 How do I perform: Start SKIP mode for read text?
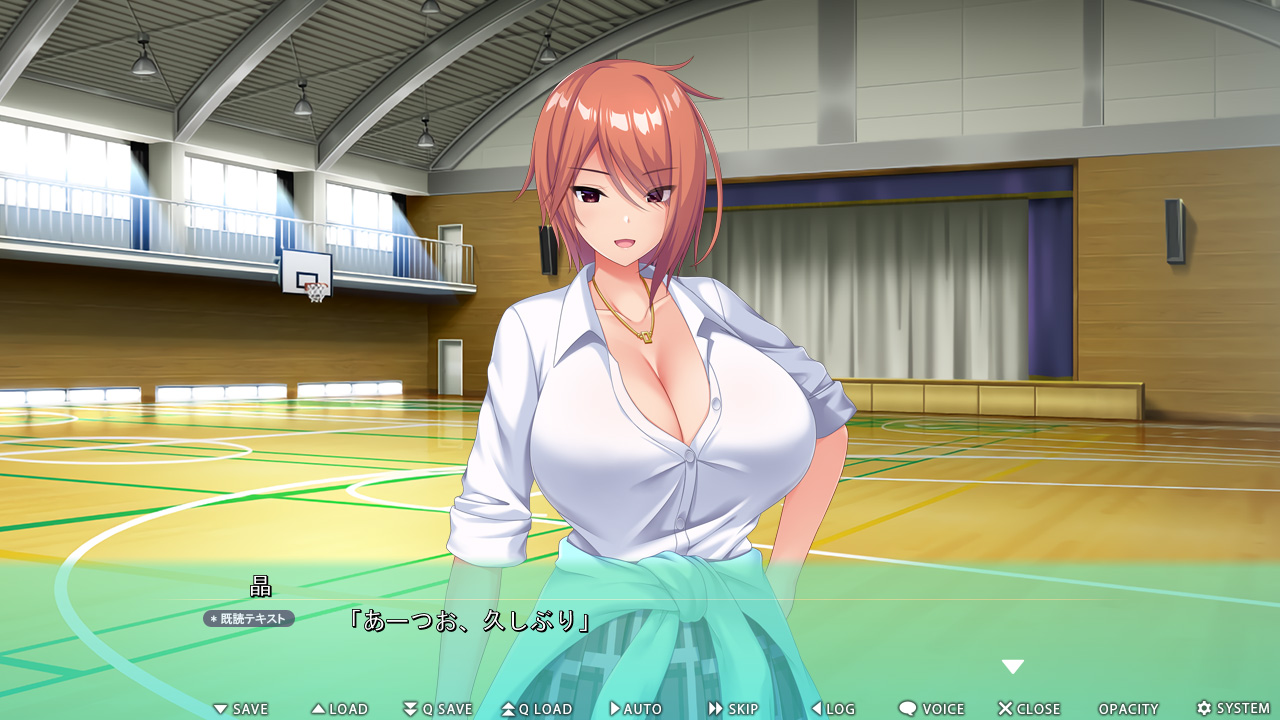pos(734,709)
